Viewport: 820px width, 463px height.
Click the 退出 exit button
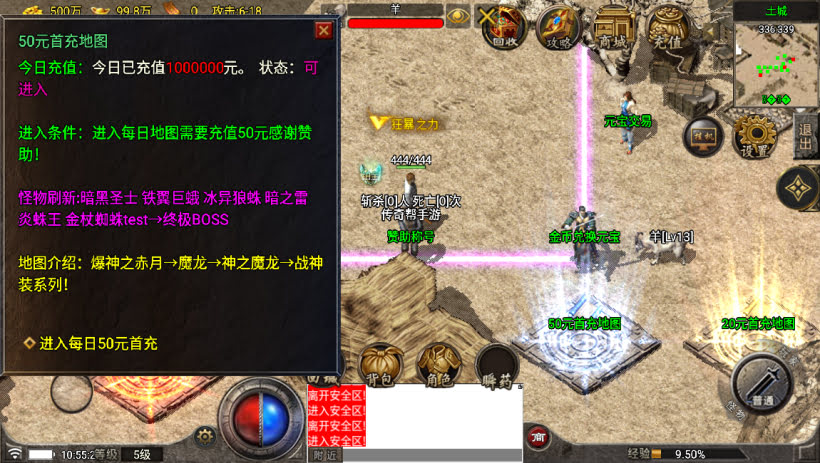coord(806,135)
